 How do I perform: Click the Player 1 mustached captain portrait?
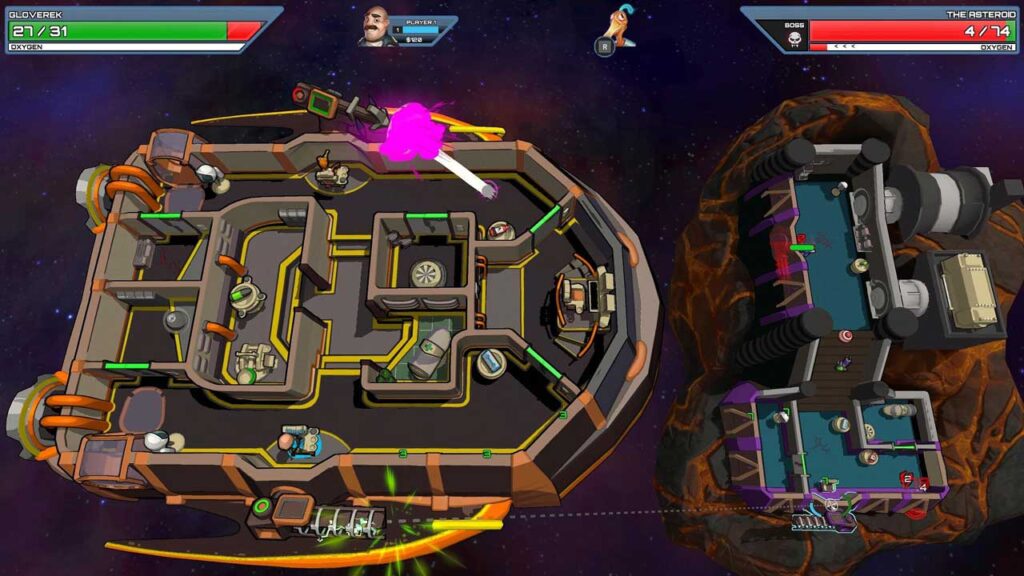click(x=376, y=26)
